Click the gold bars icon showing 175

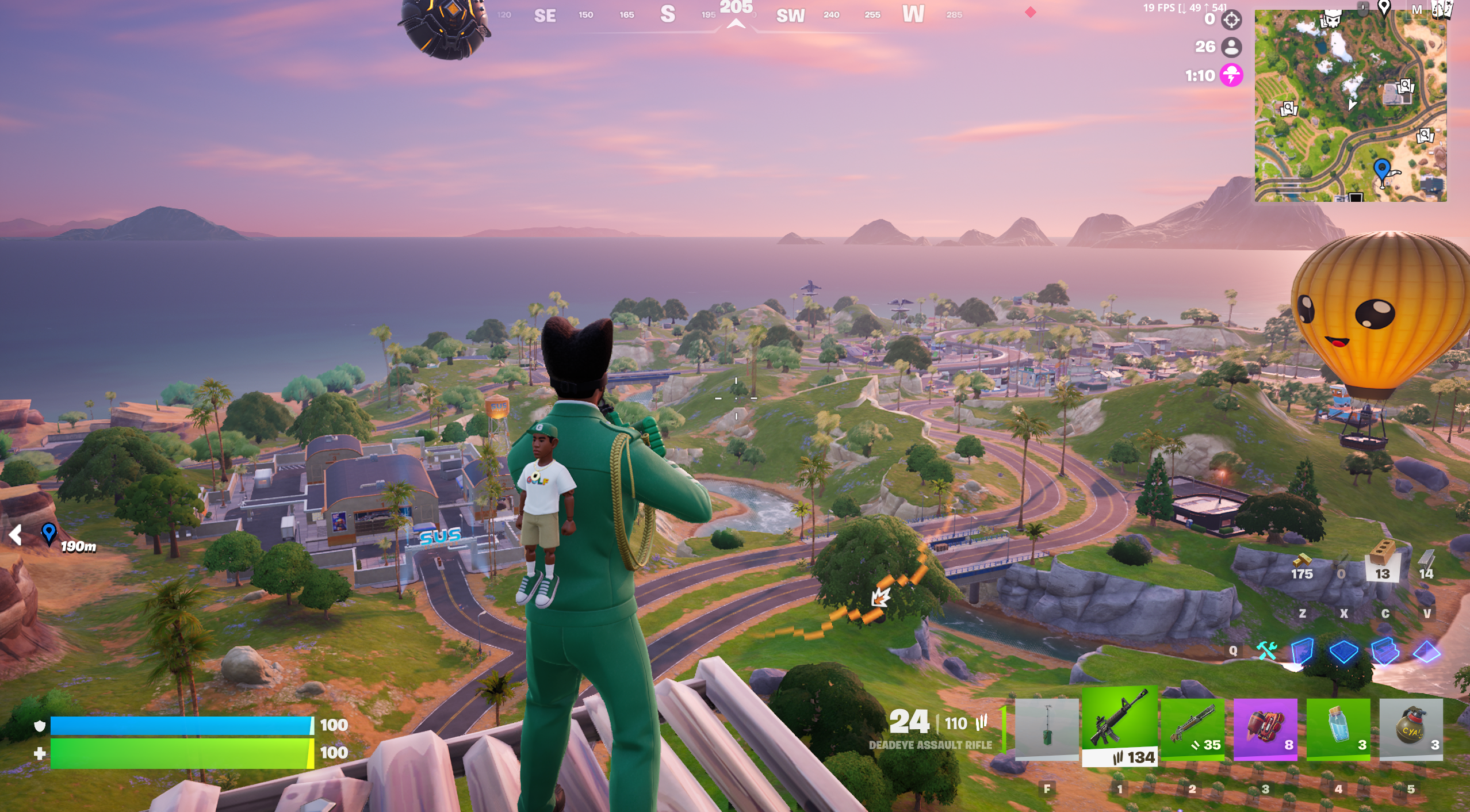1302,562
